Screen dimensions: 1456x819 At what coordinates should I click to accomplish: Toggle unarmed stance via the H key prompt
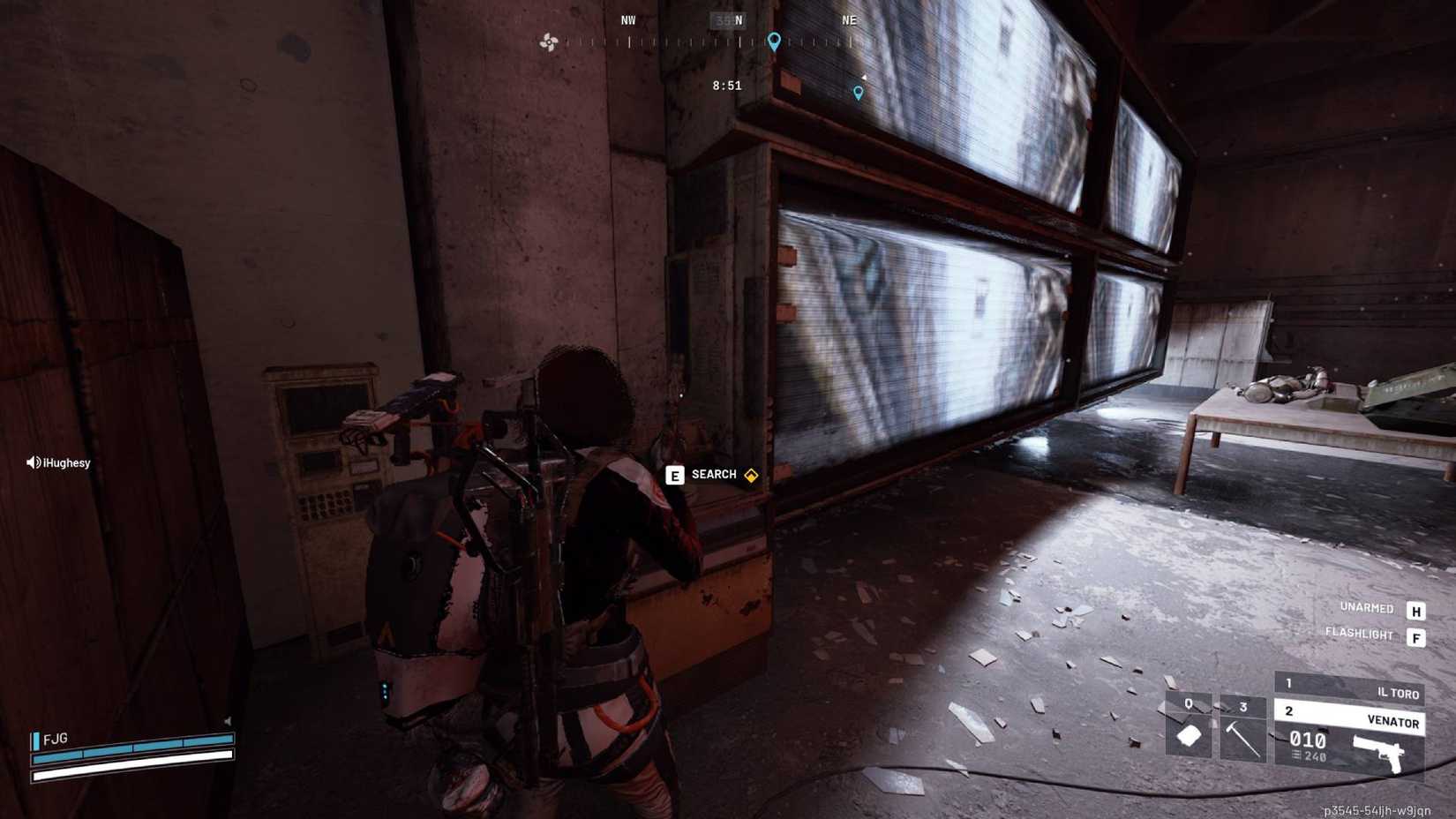coord(1417,609)
